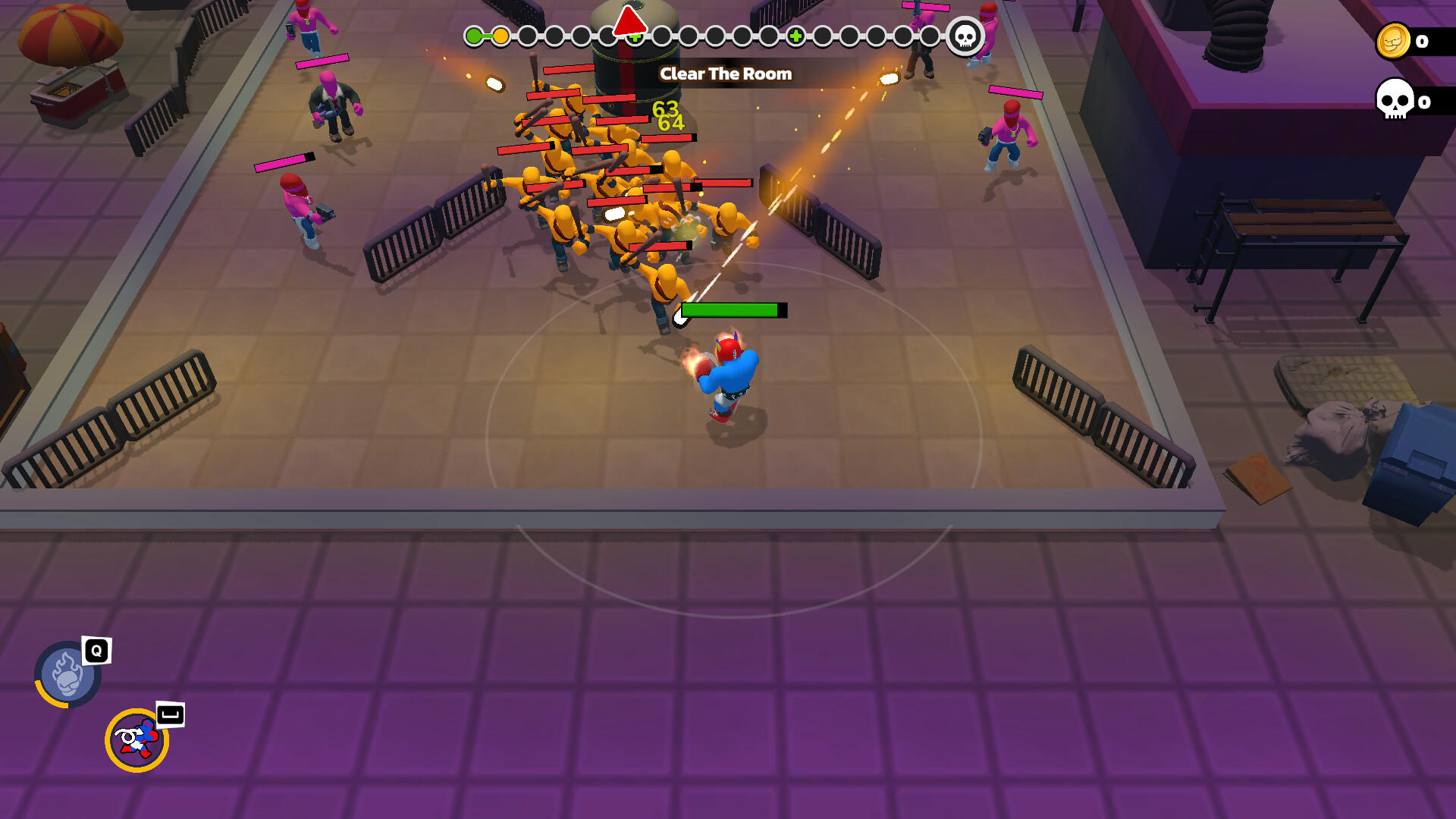This screenshot has width=1456, height=819.
Task: Select the skull at the progress bar end
Action: (x=965, y=35)
